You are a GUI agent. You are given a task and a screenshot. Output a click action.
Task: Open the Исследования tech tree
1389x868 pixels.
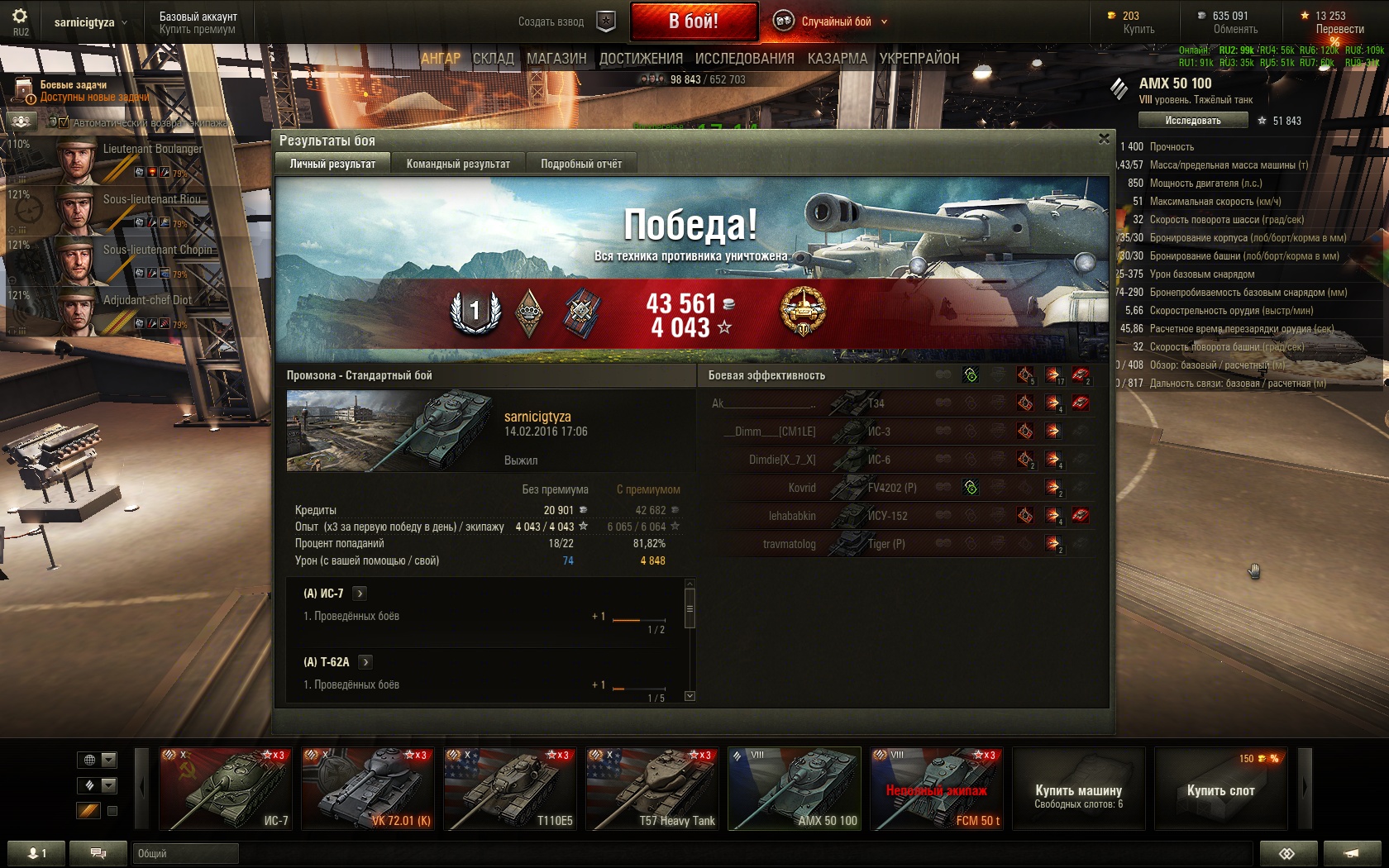pos(744,59)
